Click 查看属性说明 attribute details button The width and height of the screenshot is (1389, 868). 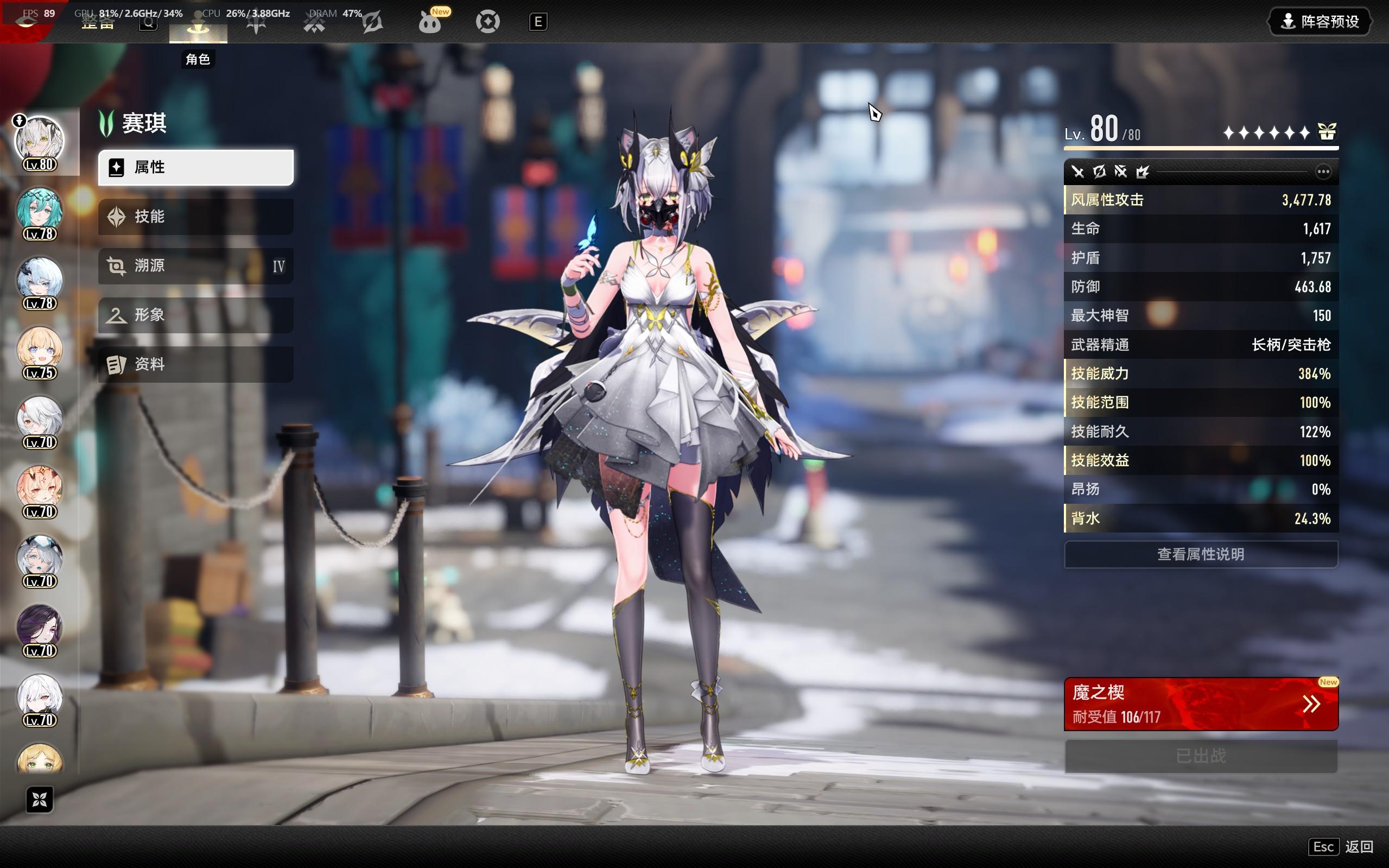tap(1200, 554)
